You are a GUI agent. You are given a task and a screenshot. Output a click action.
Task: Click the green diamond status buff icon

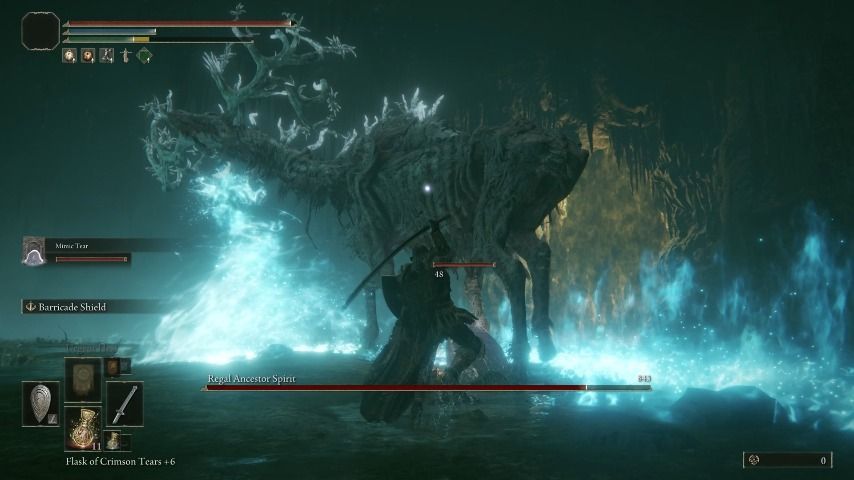coord(144,56)
